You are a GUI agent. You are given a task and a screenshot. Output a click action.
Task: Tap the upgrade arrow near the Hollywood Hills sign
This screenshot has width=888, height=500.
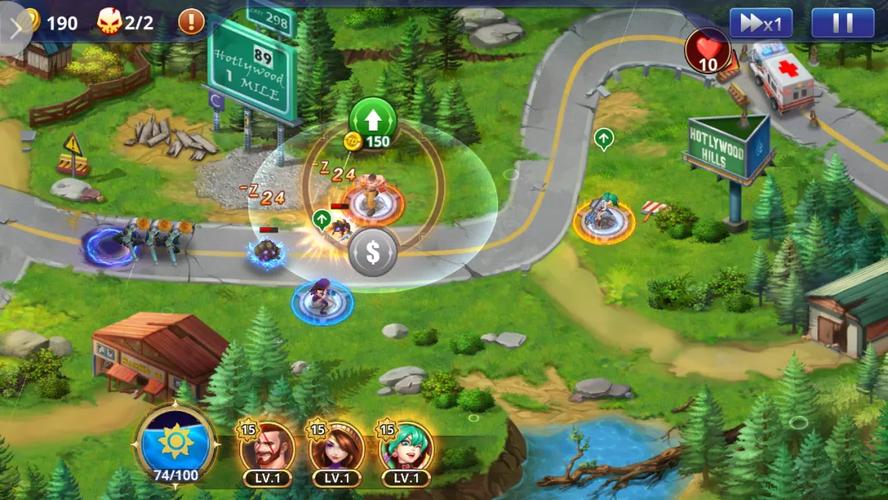[603, 139]
